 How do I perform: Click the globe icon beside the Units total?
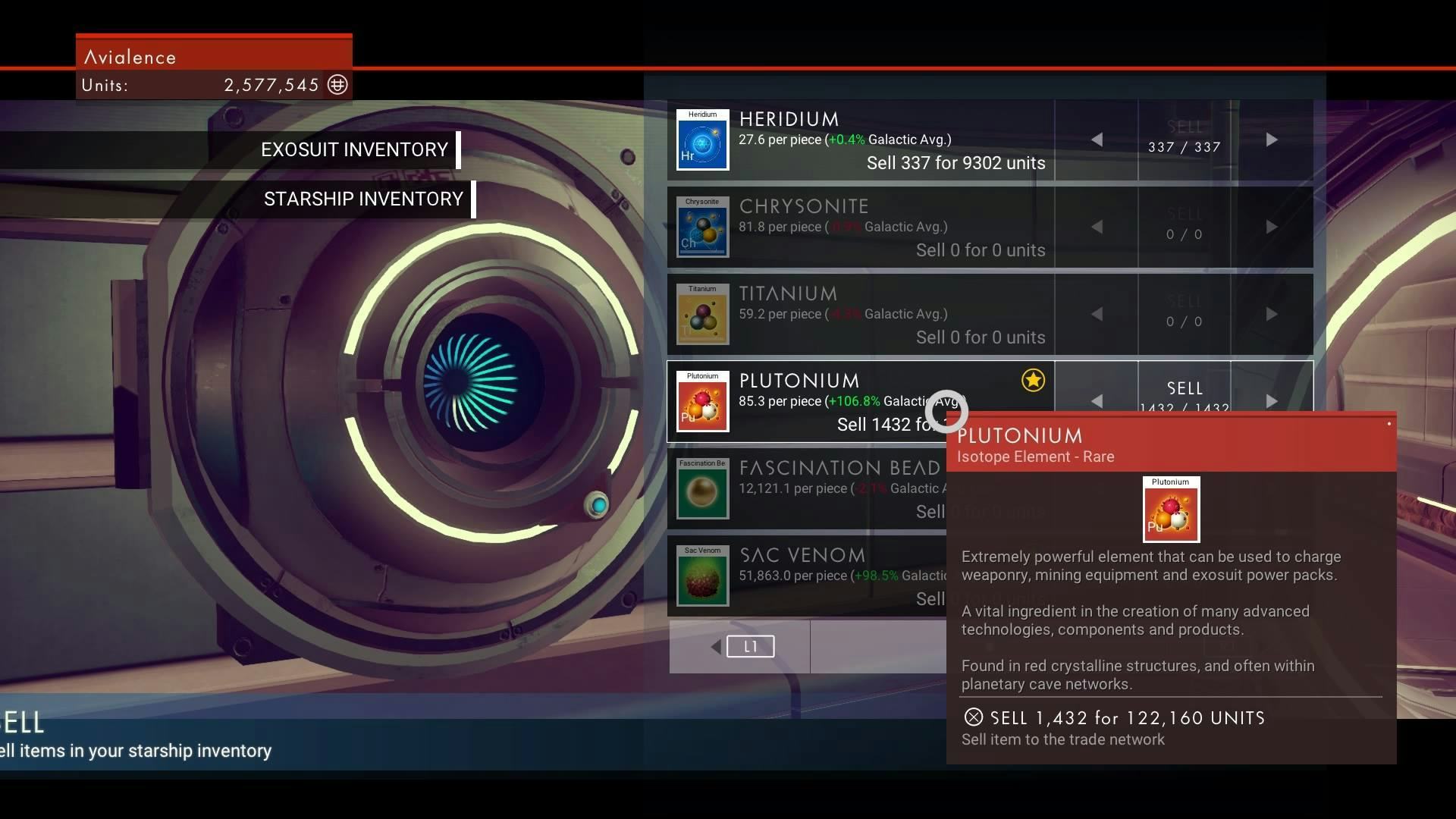[x=337, y=85]
